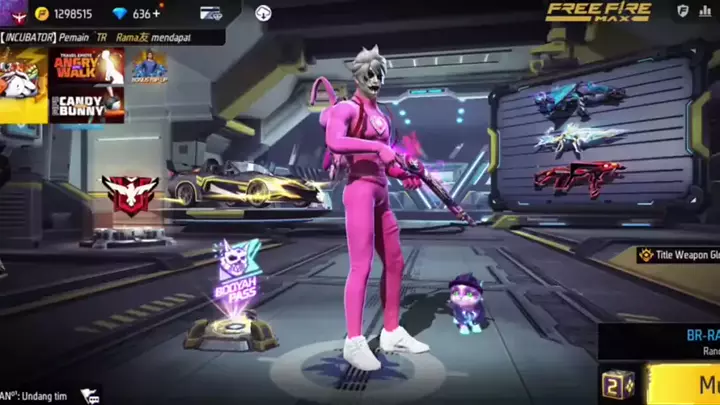Open the team invite chat bar
Viewport: 720px width, 405px height.
click(35, 396)
